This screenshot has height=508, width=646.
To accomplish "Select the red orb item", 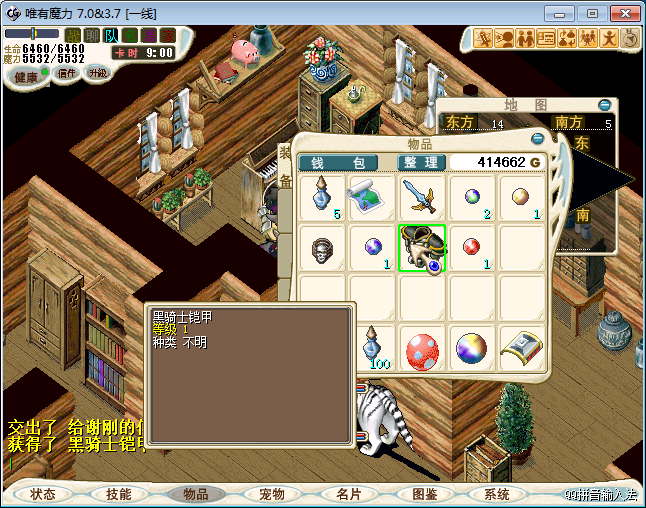I will pos(471,247).
